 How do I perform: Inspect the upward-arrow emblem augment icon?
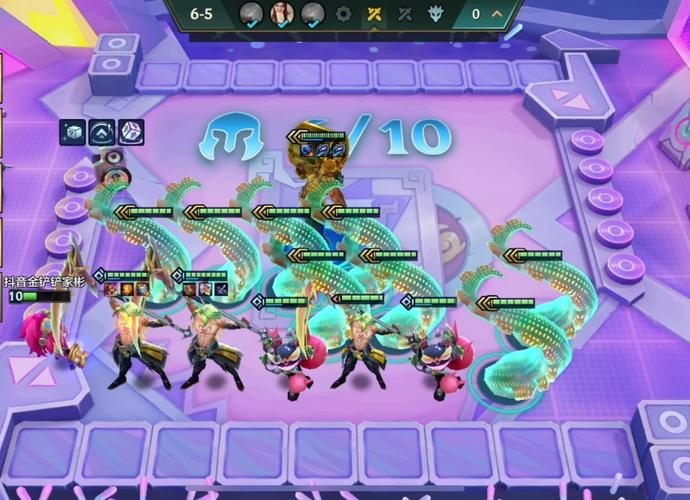click(x=101, y=132)
